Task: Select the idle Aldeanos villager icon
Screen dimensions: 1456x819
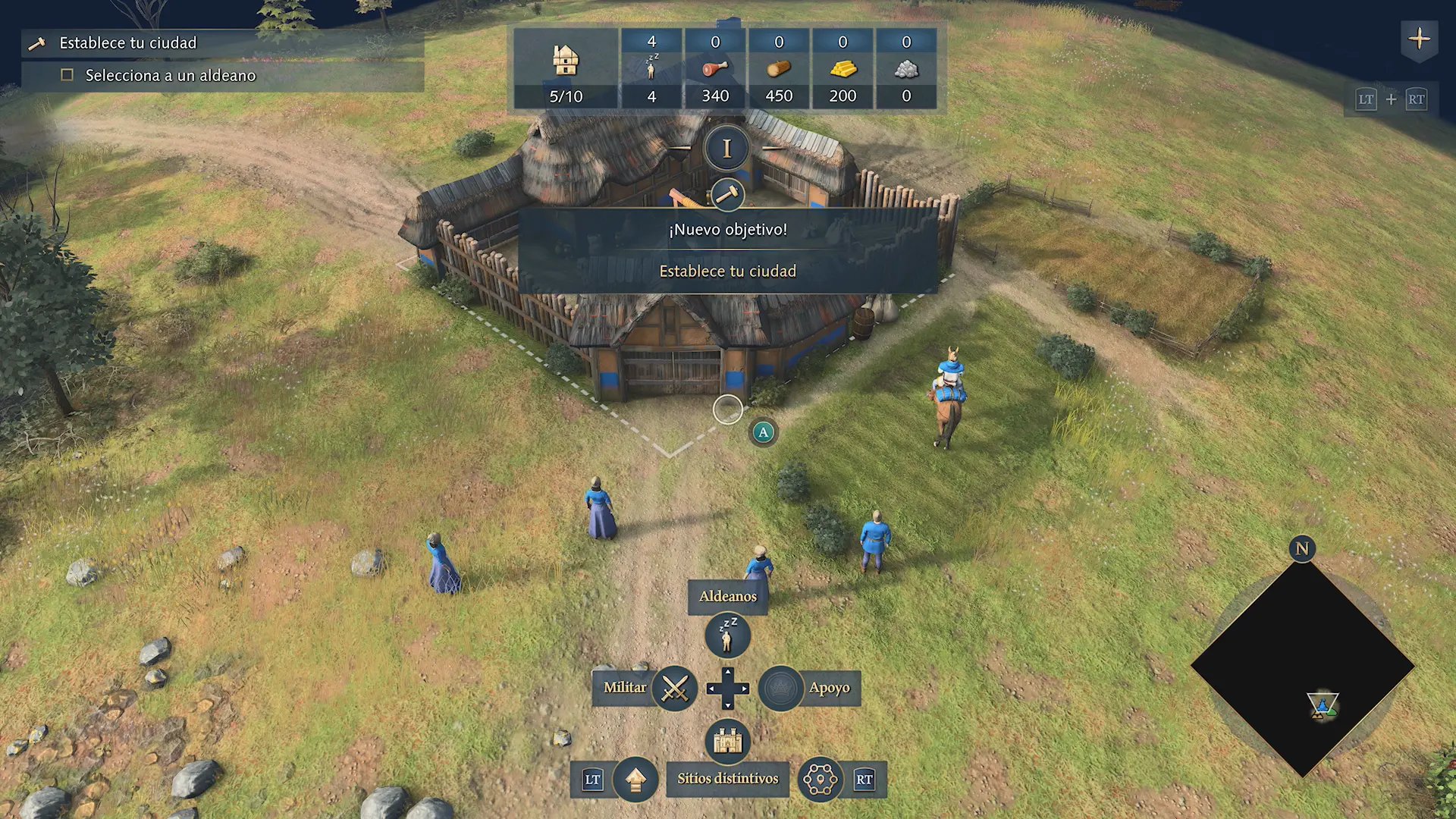Action: (727, 635)
